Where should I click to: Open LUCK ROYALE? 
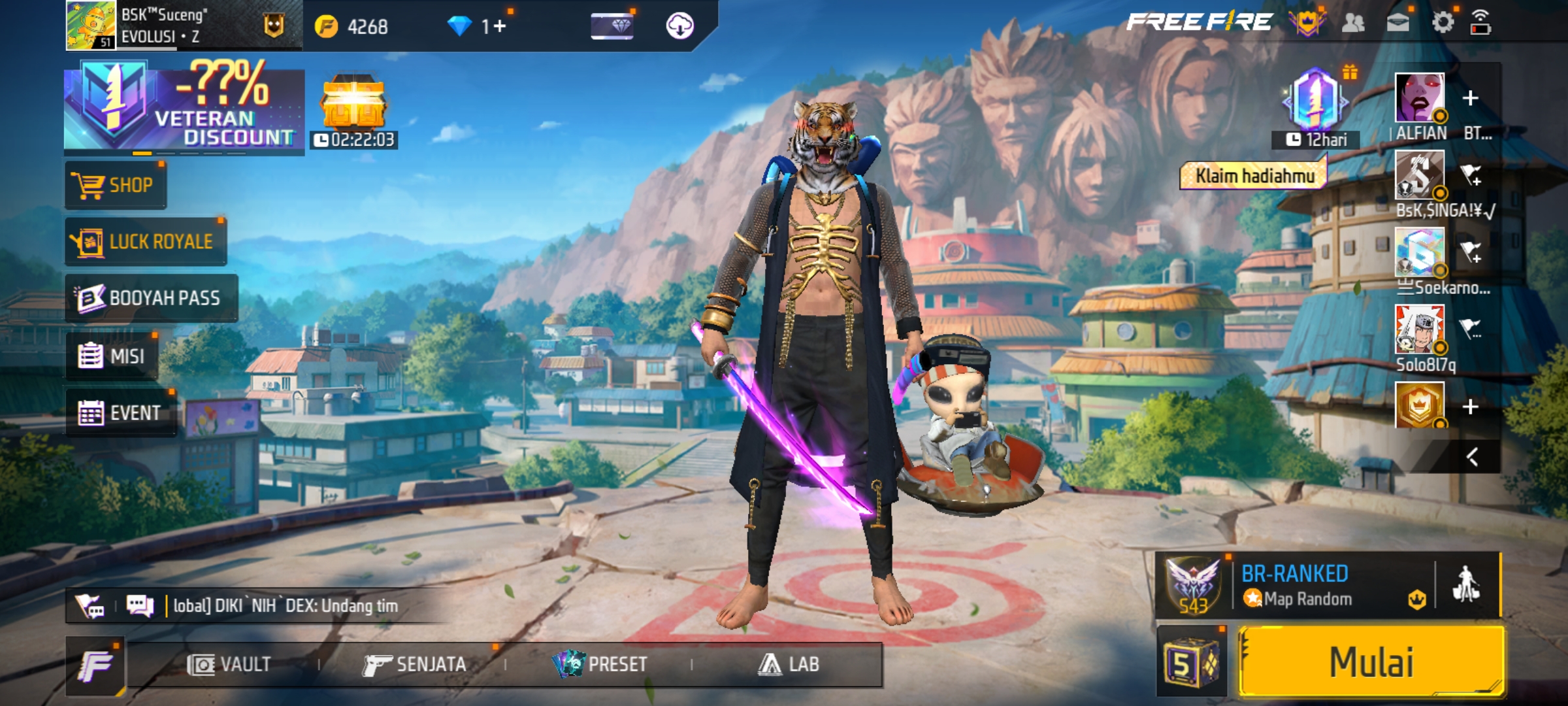coord(146,242)
